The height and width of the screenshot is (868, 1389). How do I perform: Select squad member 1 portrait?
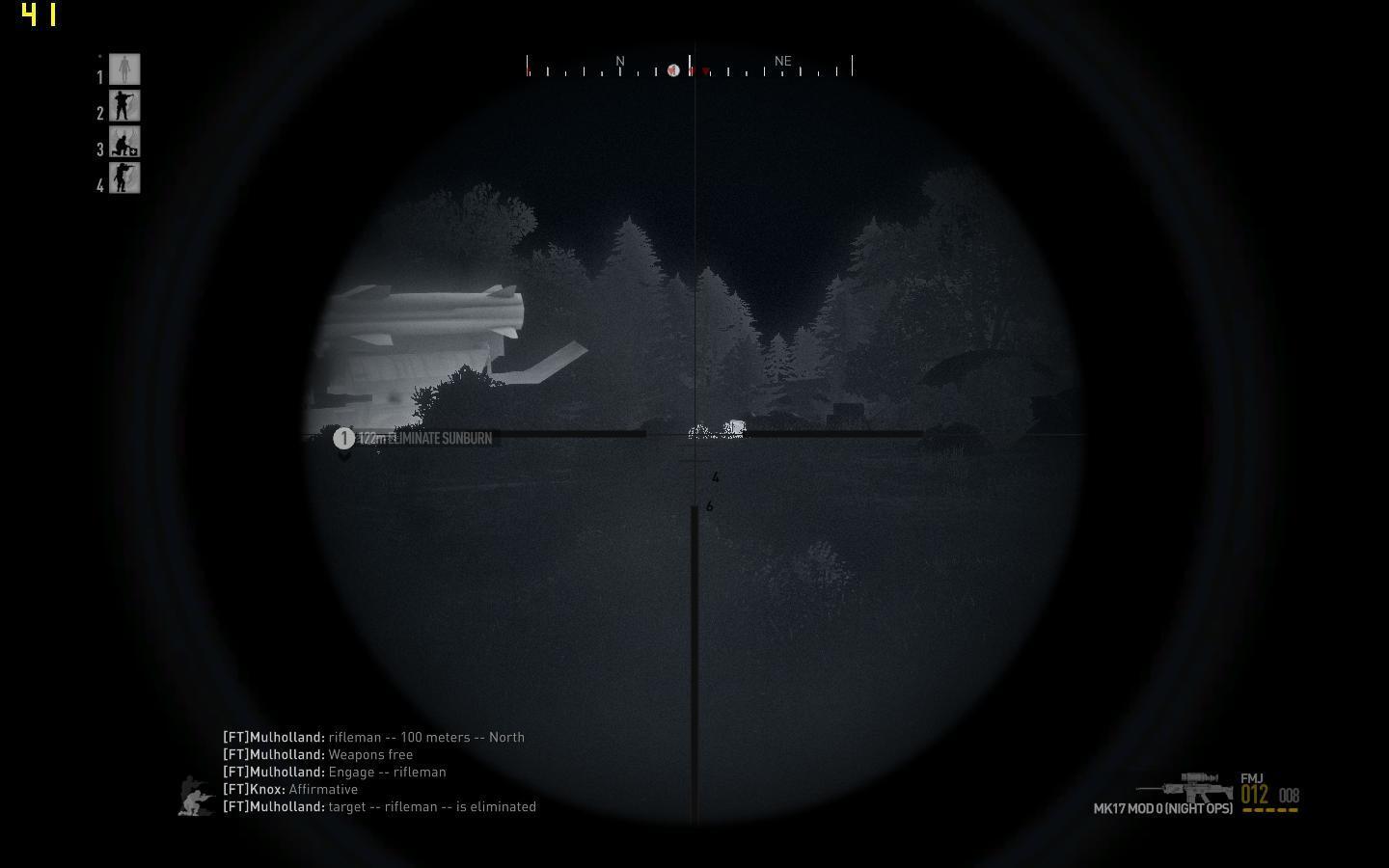tap(124, 69)
